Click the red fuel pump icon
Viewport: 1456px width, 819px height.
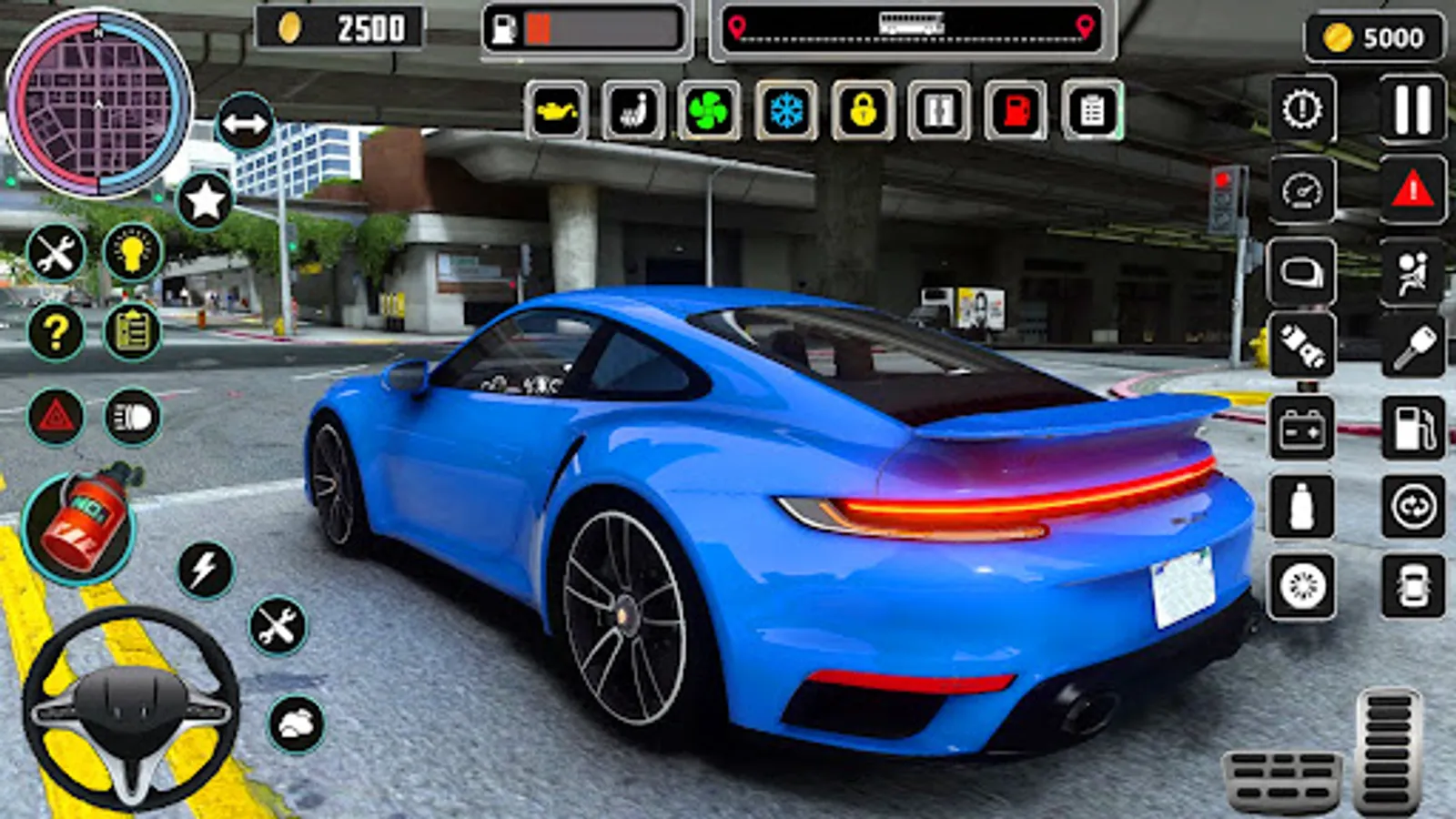click(x=1016, y=111)
